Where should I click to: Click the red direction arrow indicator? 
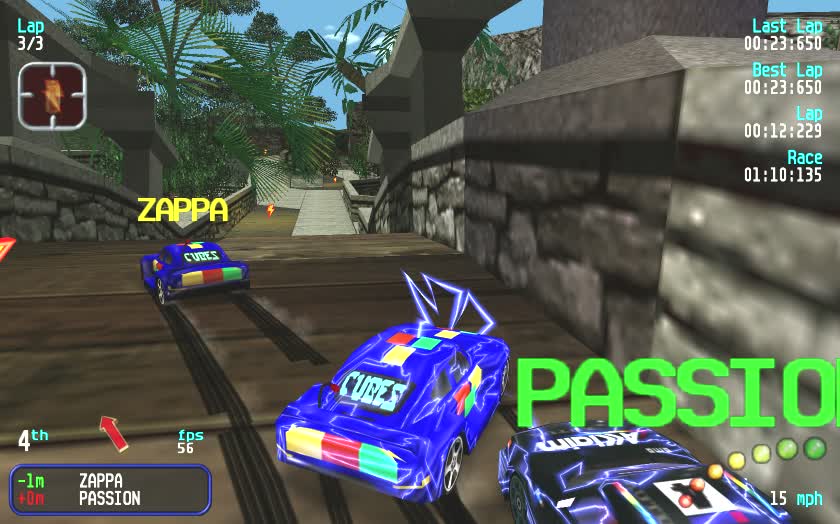(114, 433)
